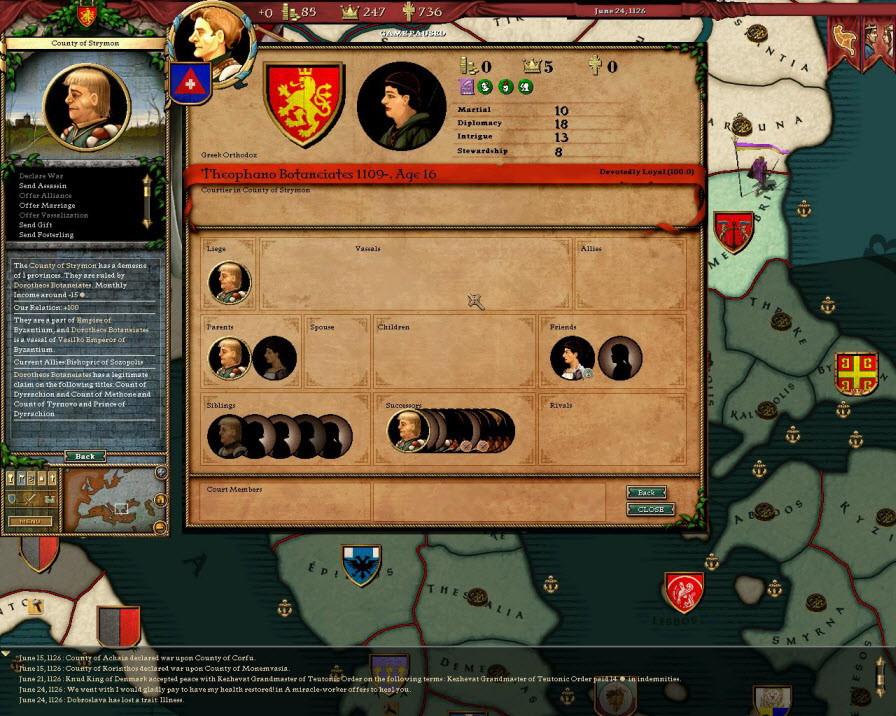Open the first successor portrait under Successors

point(408,431)
